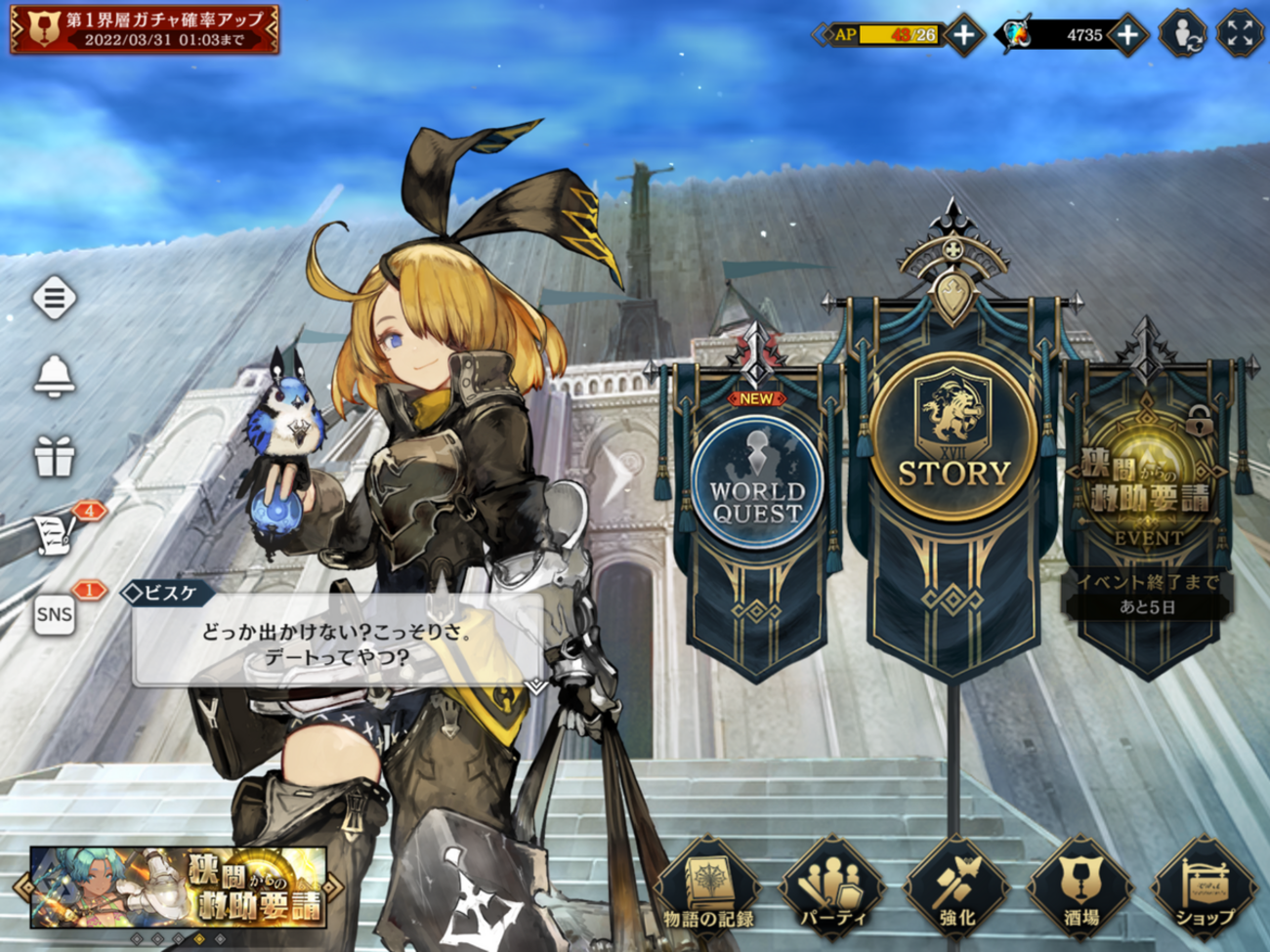The image size is (1270, 952).
Task: Advance Bisuke's dialogue box
Action: point(337,644)
